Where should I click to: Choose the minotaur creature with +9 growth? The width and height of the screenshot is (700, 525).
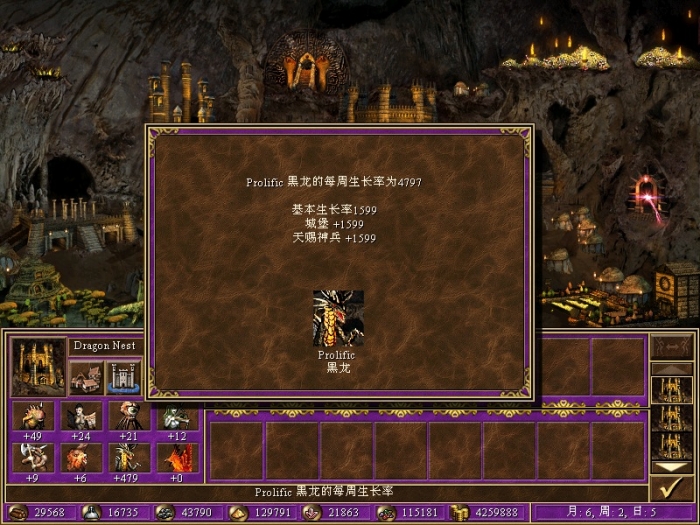[32, 457]
